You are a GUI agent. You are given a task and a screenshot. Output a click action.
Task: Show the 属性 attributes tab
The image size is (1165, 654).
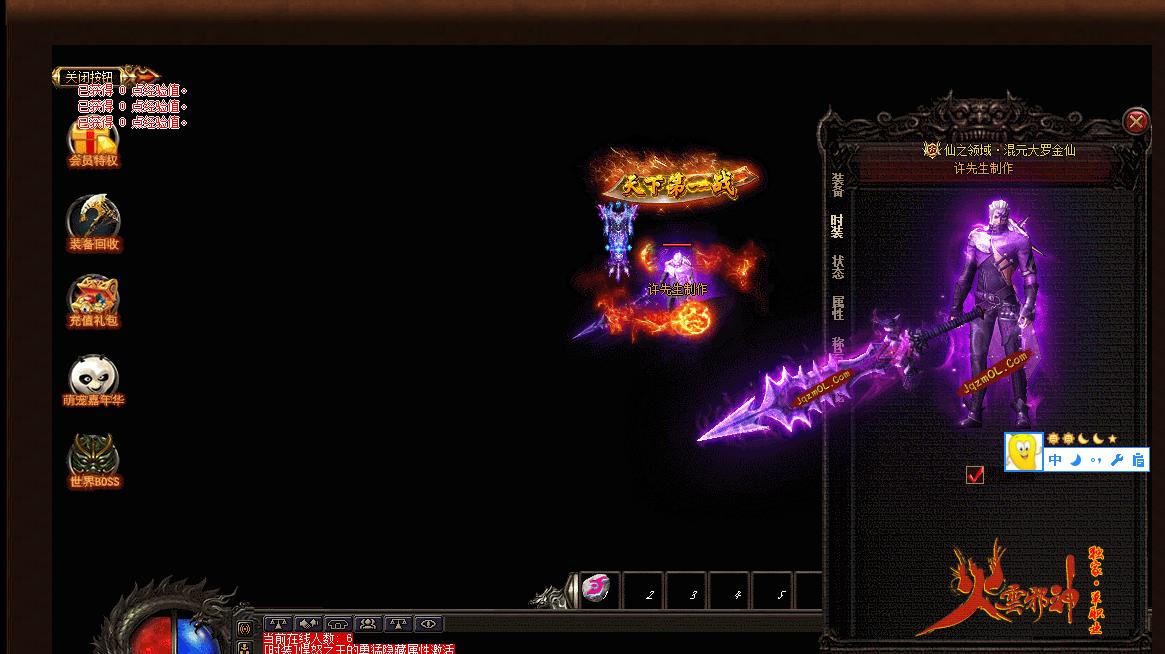(838, 308)
